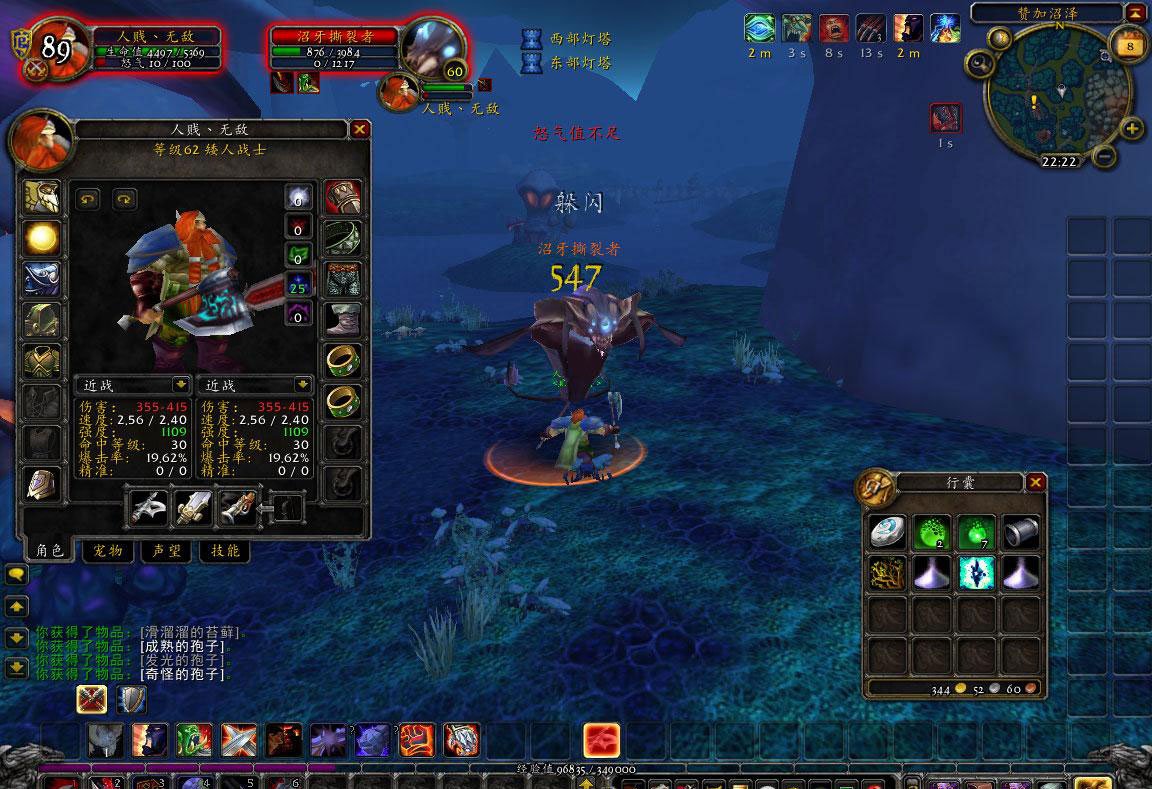Activate the crossed swords battle stance
Viewport: 1152px width, 789px height.
[x=92, y=699]
